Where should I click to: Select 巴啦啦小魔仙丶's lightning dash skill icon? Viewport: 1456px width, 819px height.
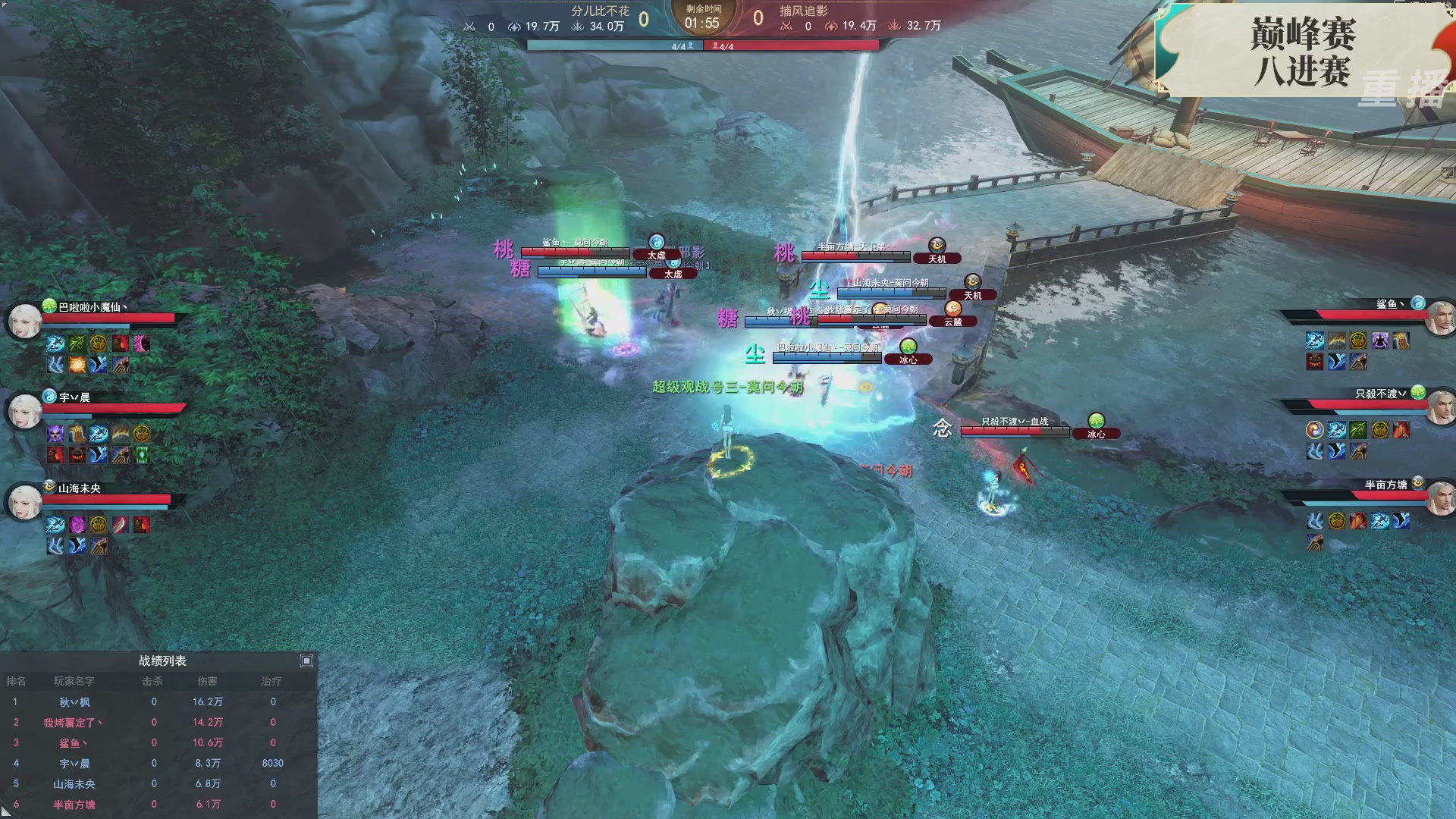(55, 344)
